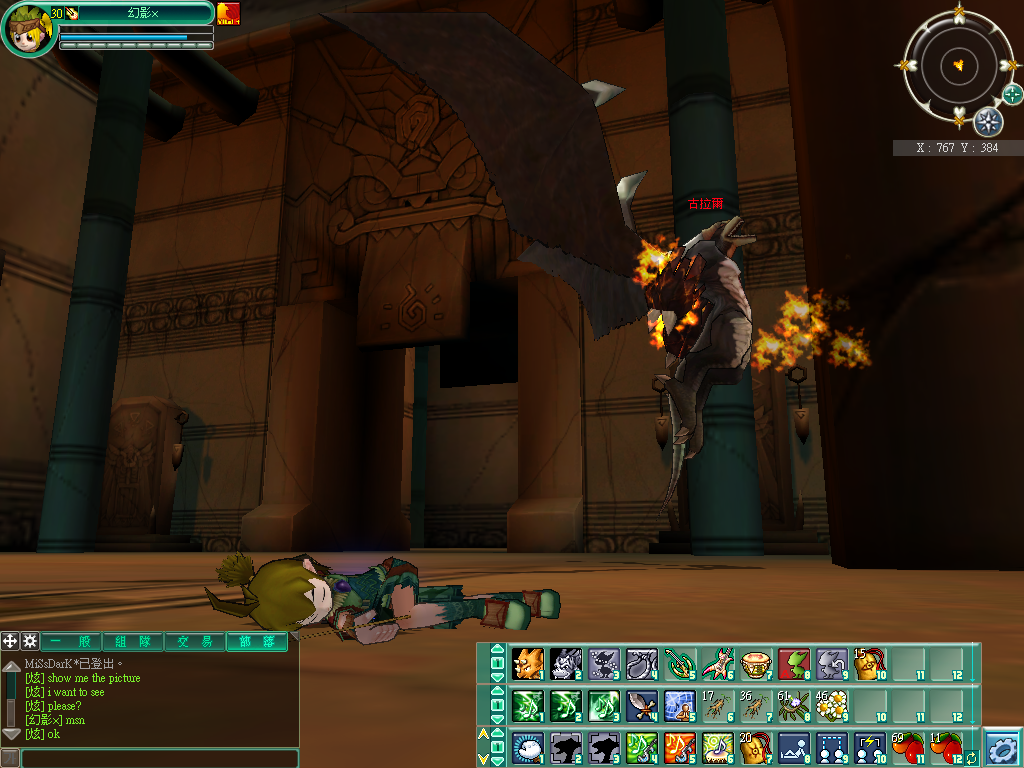Viewport: 1024px width, 768px height.
Task: Select the orange spiky beast icon
Action: point(527,663)
